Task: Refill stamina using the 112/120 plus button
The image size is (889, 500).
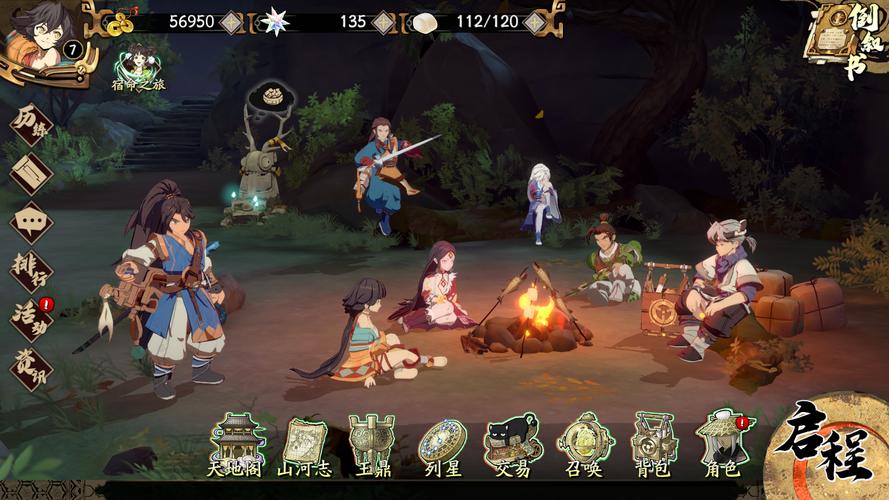Action: pyautogui.click(x=536, y=21)
